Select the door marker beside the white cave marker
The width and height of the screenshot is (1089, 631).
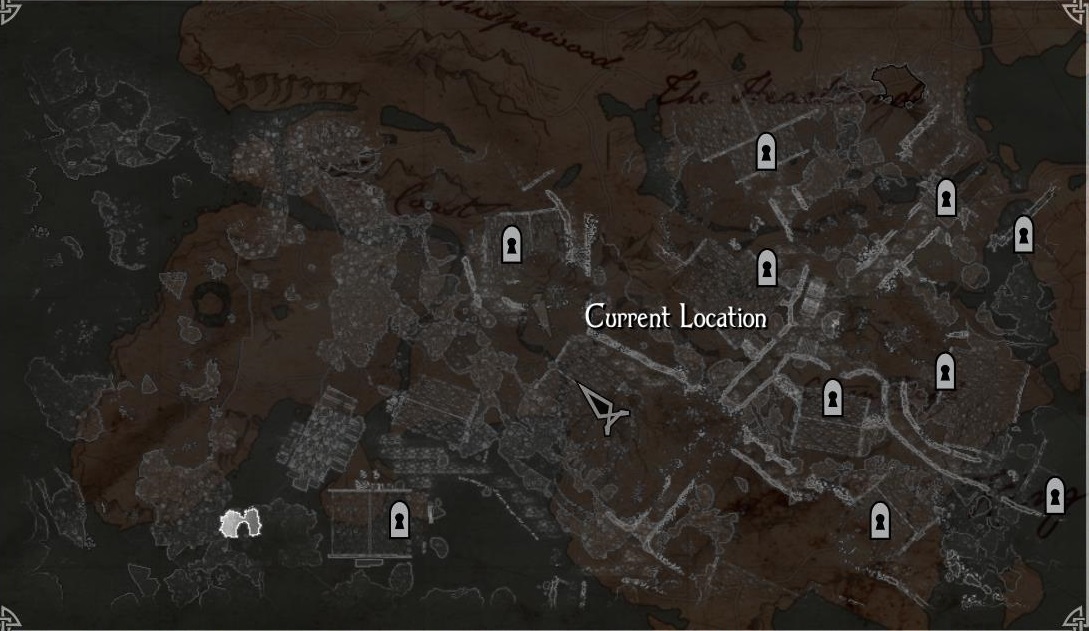click(399, 520)
